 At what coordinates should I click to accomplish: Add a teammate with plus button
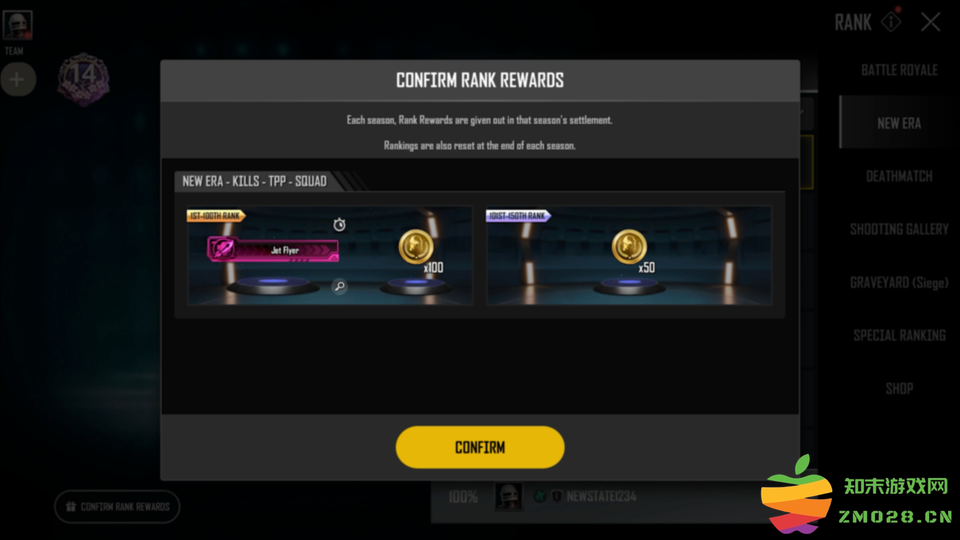coord(17,79)
